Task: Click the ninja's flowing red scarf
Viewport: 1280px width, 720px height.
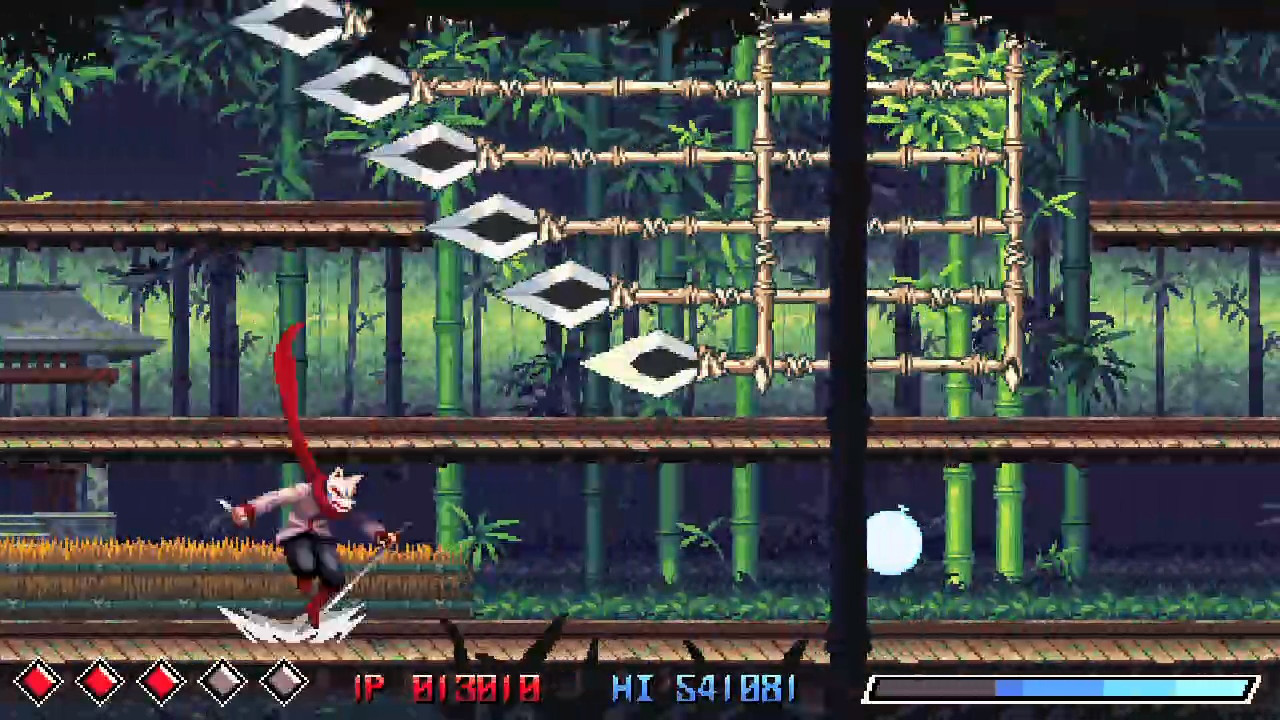Action: pyautogui.click(x=290, y=380)
